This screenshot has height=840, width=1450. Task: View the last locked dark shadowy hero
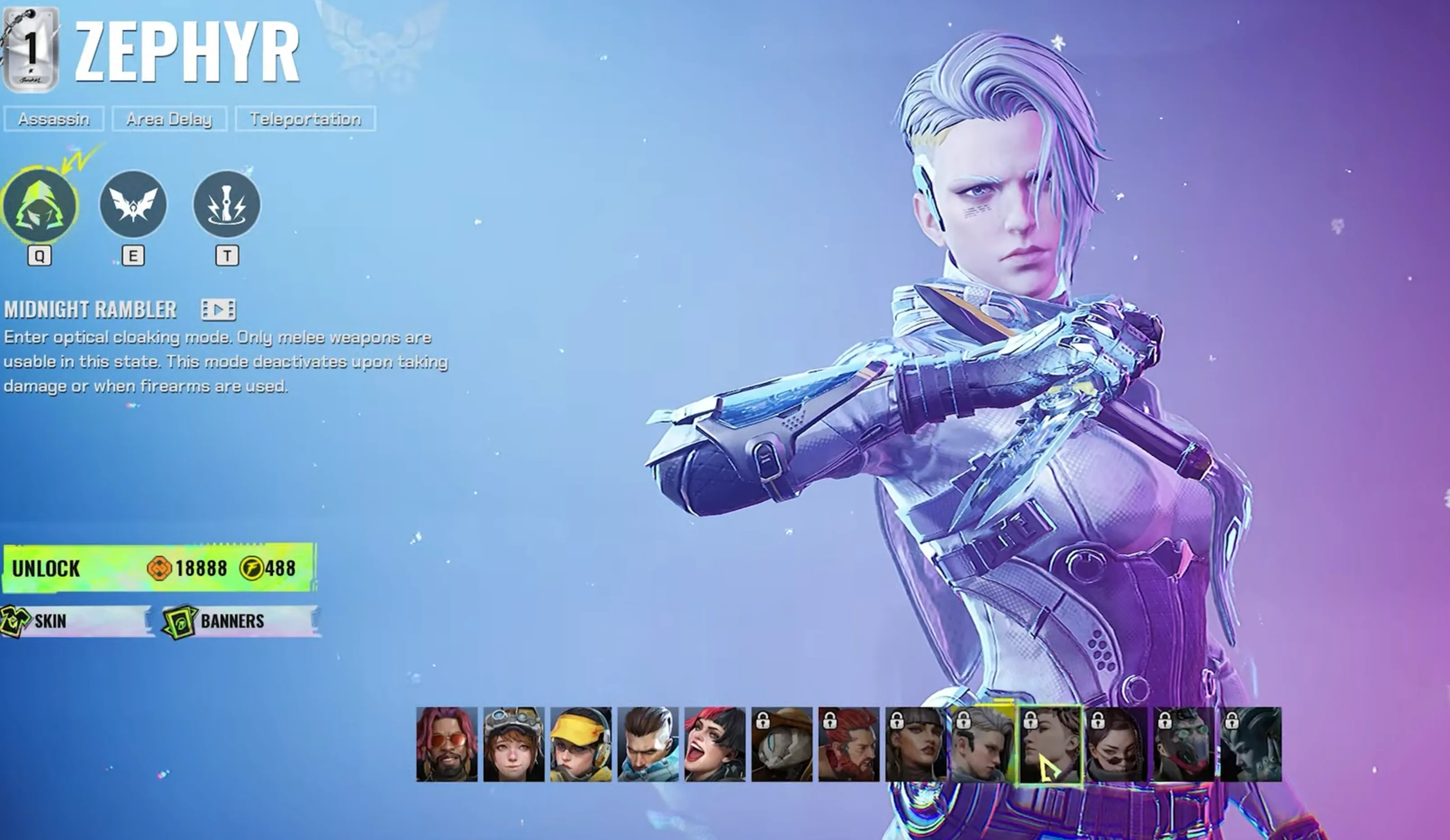click(x=1251, y=745)
